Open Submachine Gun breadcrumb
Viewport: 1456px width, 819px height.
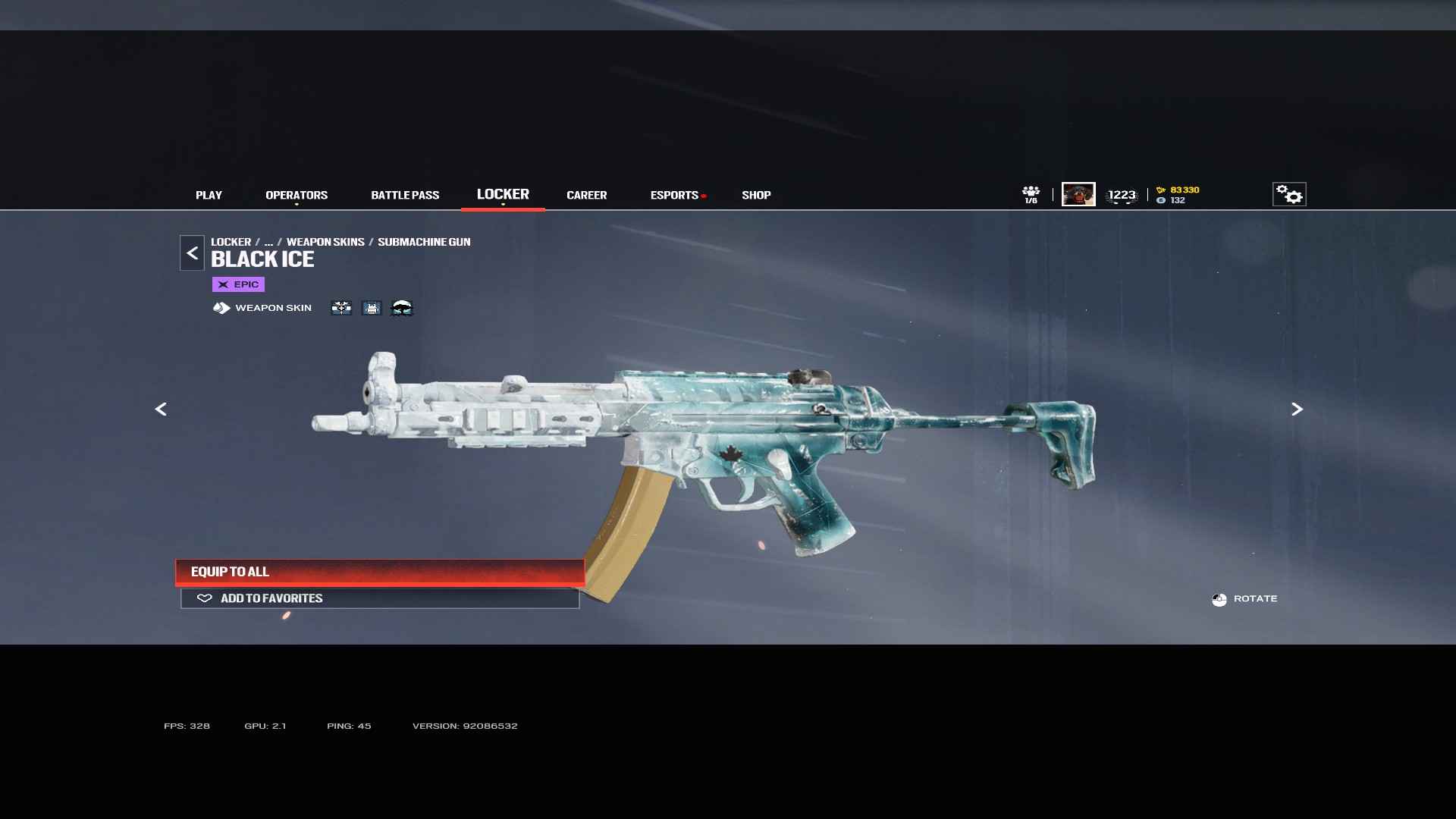(x=424, y=242)
